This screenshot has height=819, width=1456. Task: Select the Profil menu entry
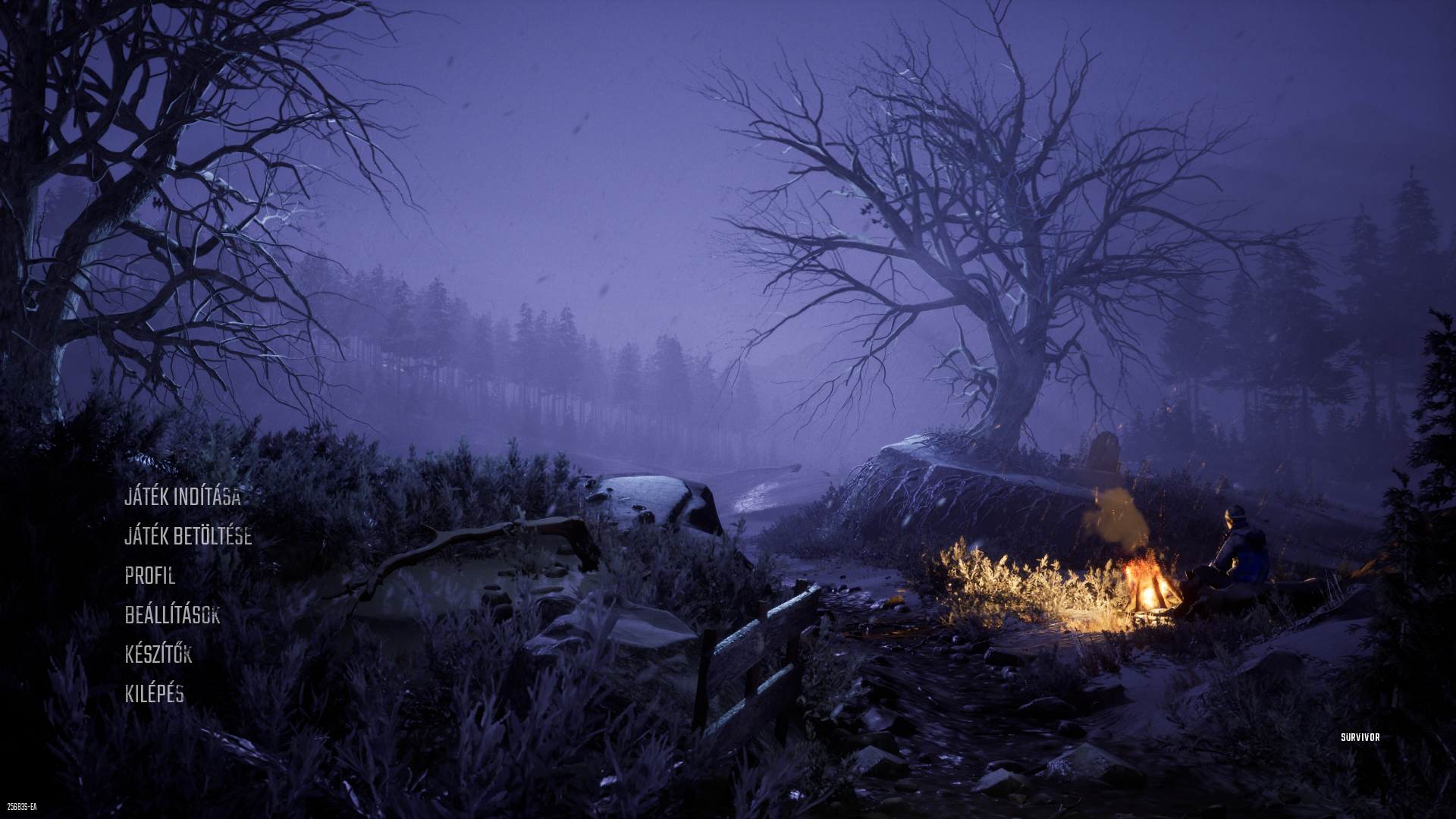tap(150, 576)
